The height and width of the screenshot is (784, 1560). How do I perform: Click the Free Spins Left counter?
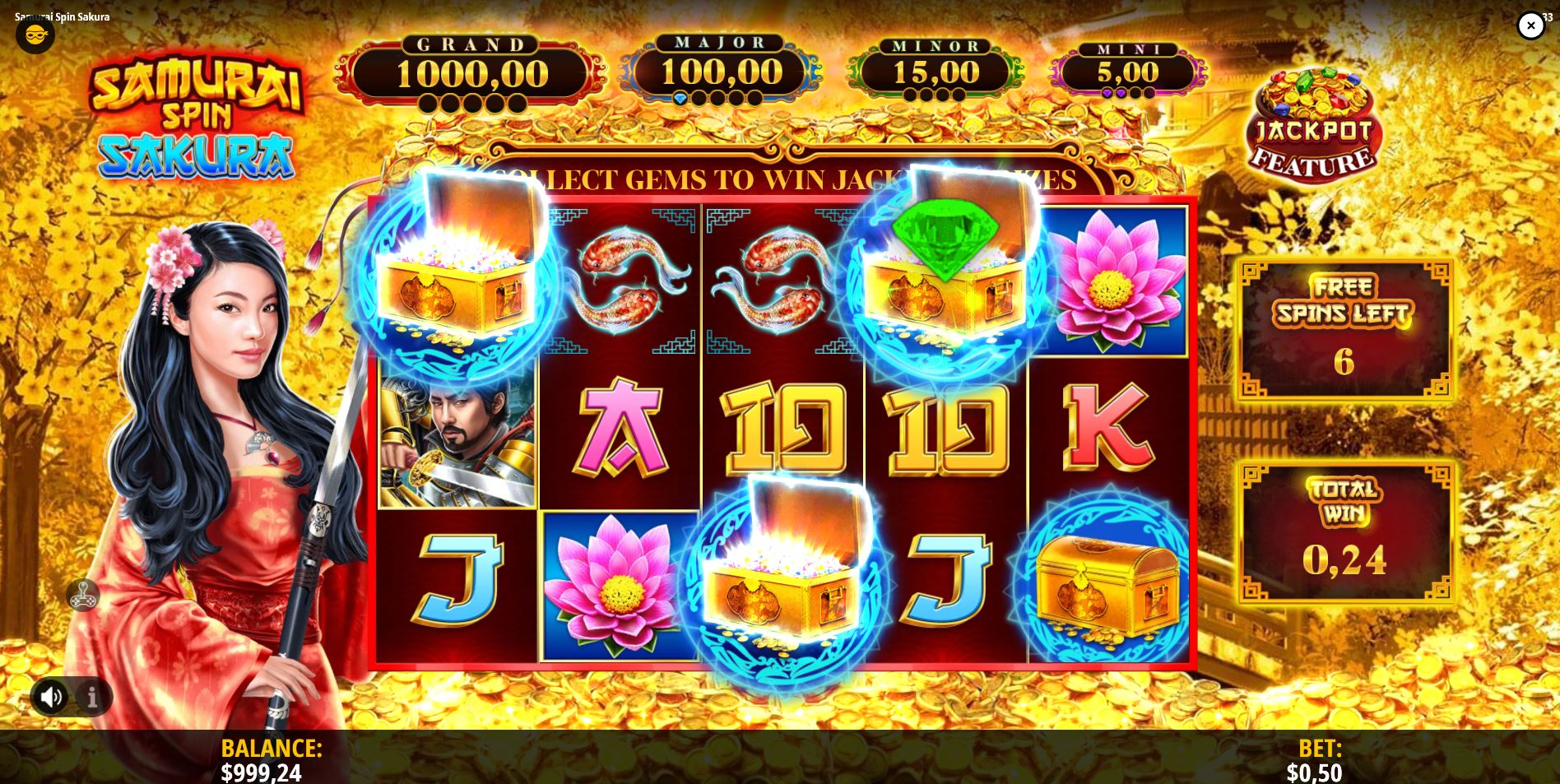(1344, 329)
